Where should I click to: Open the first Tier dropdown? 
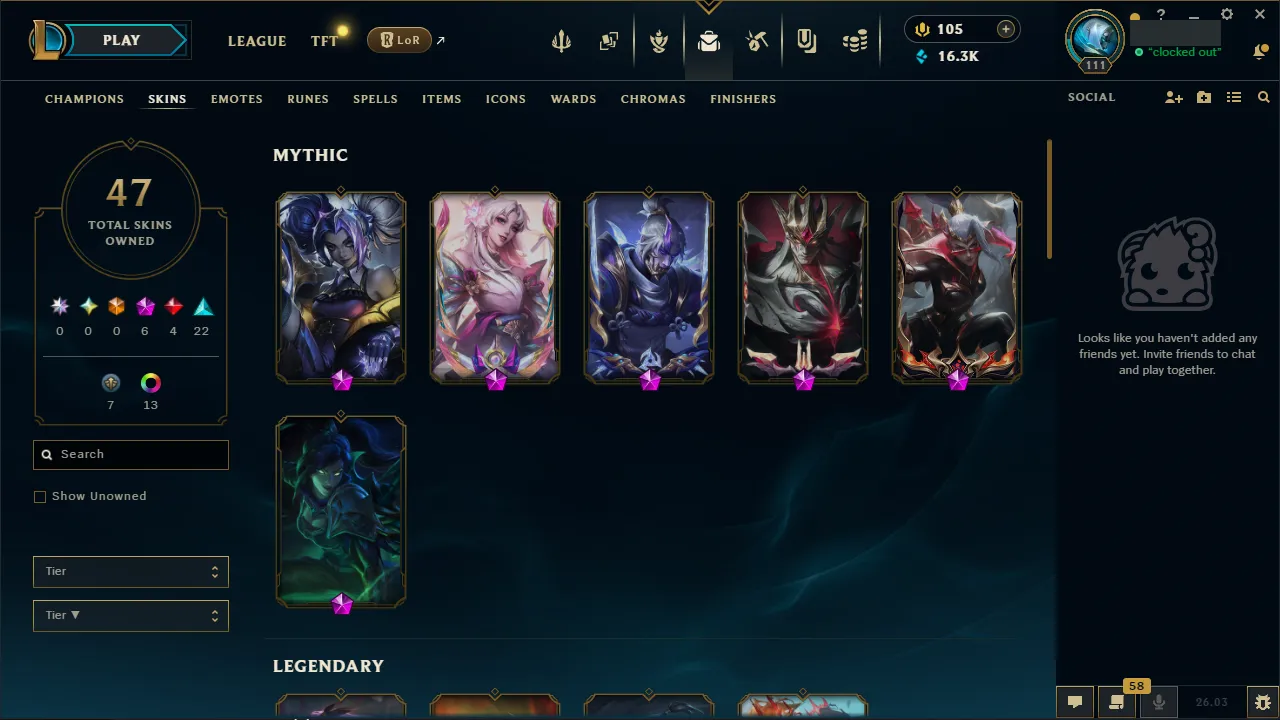(x=130, y=571)
